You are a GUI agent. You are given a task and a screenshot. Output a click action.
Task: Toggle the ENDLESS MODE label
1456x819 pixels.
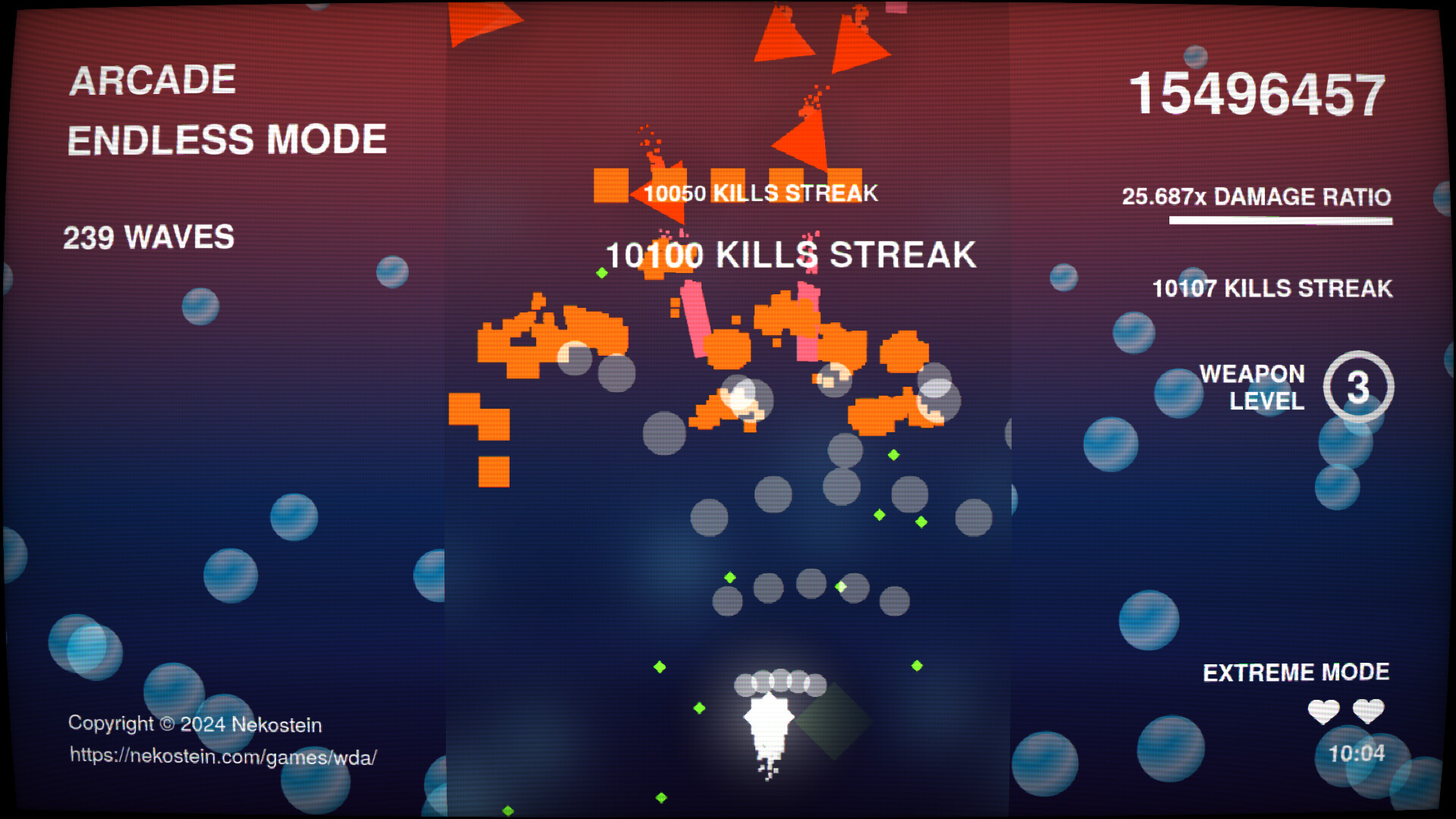click(227, 139)
